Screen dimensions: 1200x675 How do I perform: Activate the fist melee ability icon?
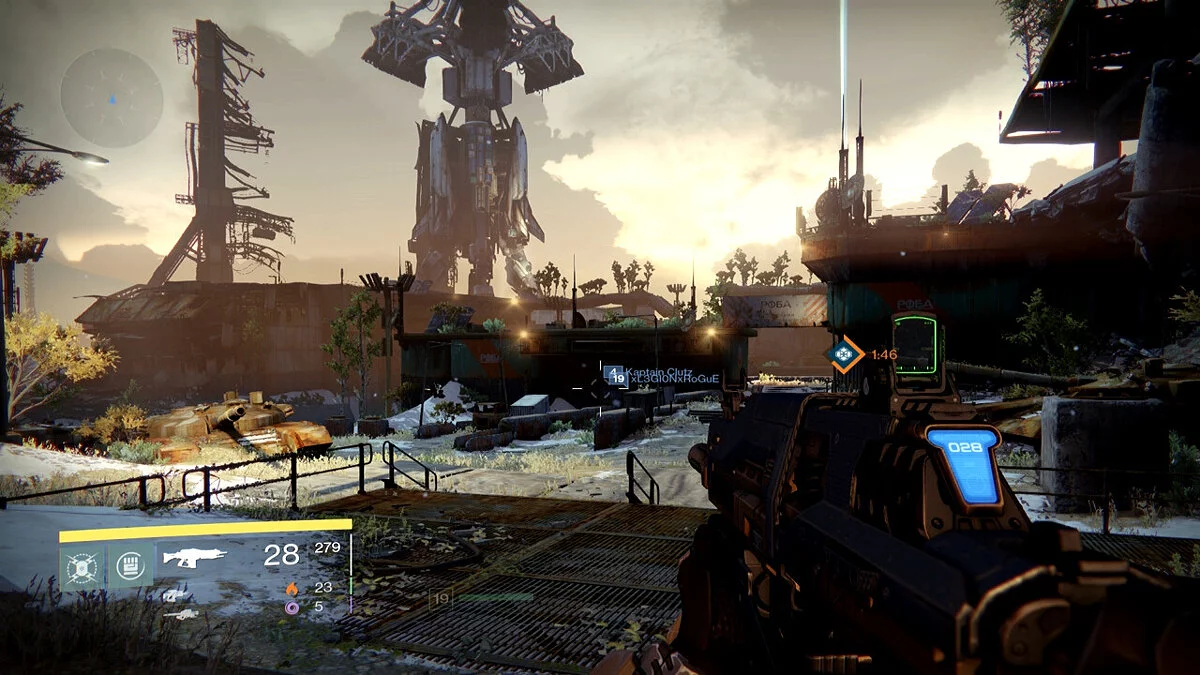(x=133, y=566)
